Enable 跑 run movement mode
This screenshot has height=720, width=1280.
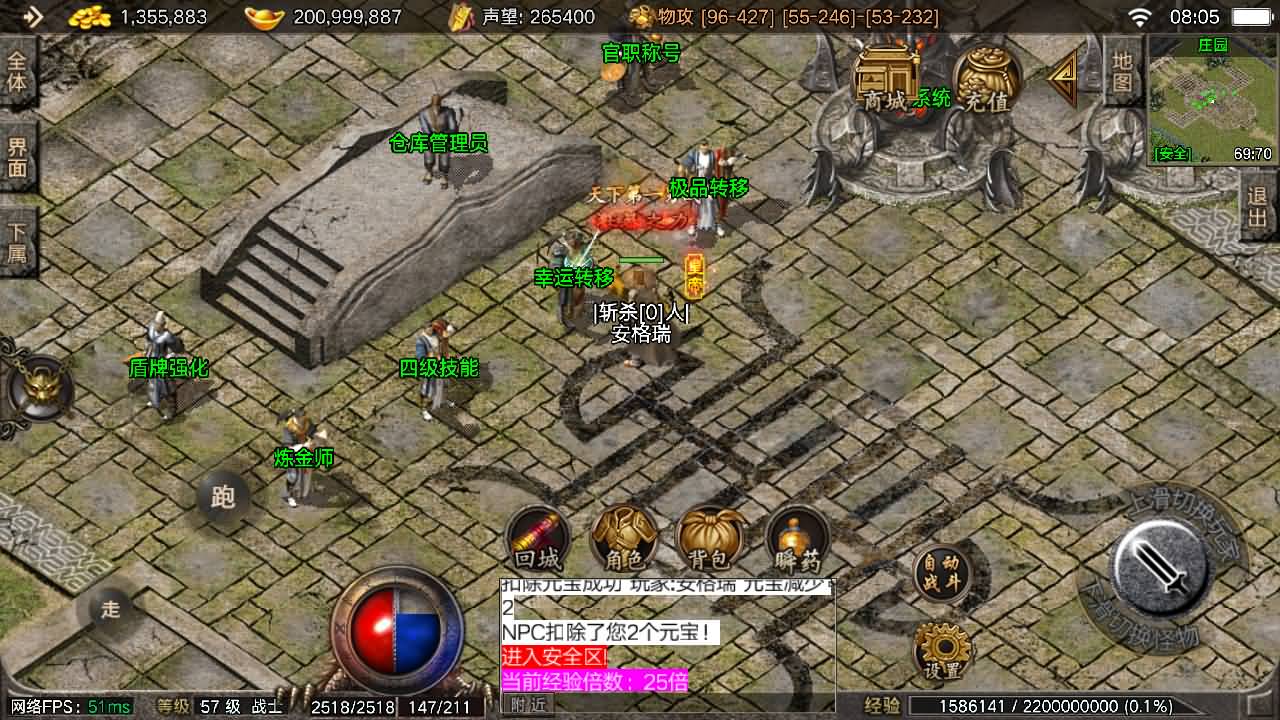click(x=225, y=495)
